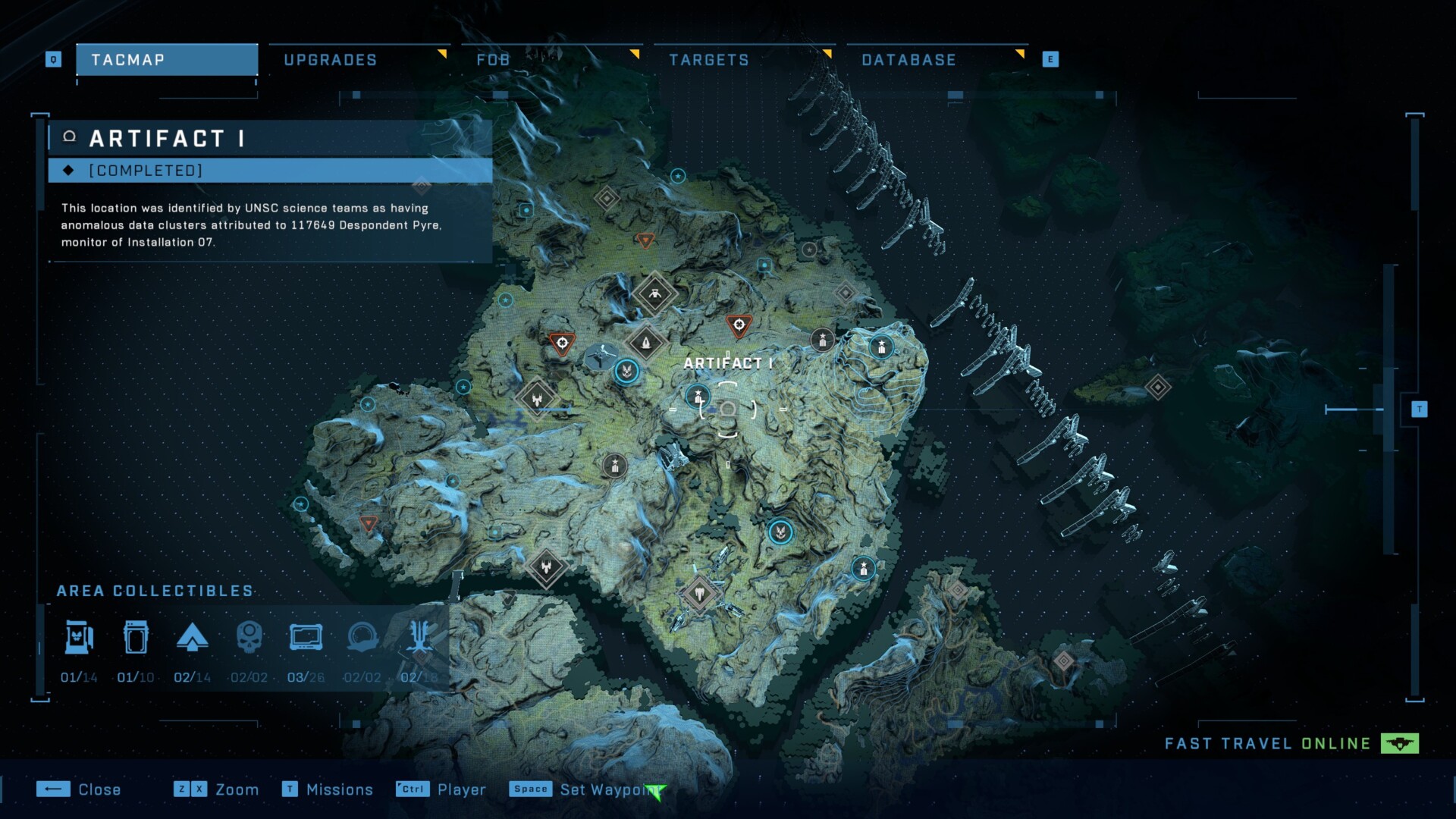The width and height of the screenshot is (1456, 819).
Task: Click the orange high-value target marker near Artifact I
Action: [x=739, y=325]
